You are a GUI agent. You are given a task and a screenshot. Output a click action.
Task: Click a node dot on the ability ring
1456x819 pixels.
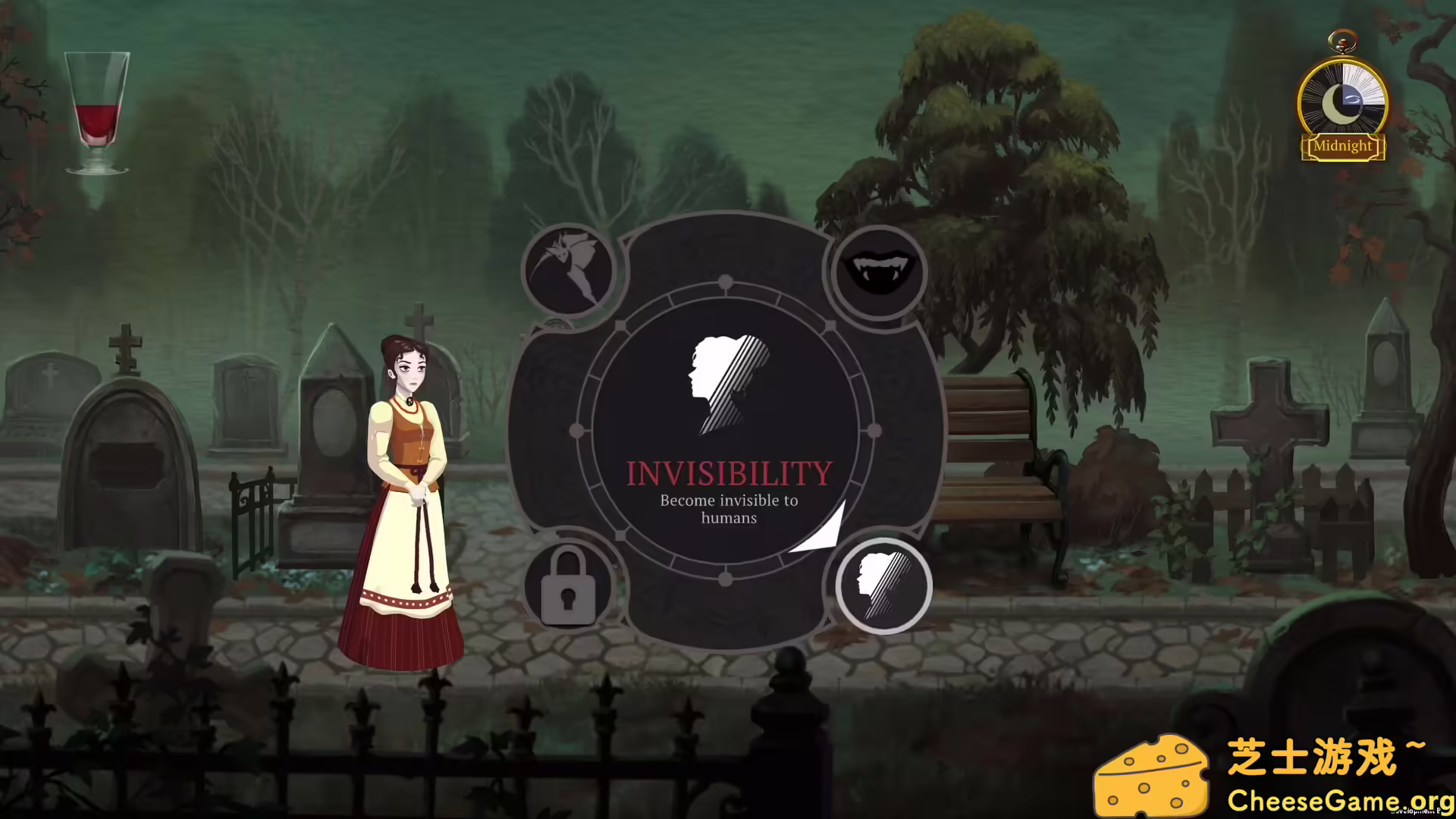pyautogui.click(x=726, y=283)
